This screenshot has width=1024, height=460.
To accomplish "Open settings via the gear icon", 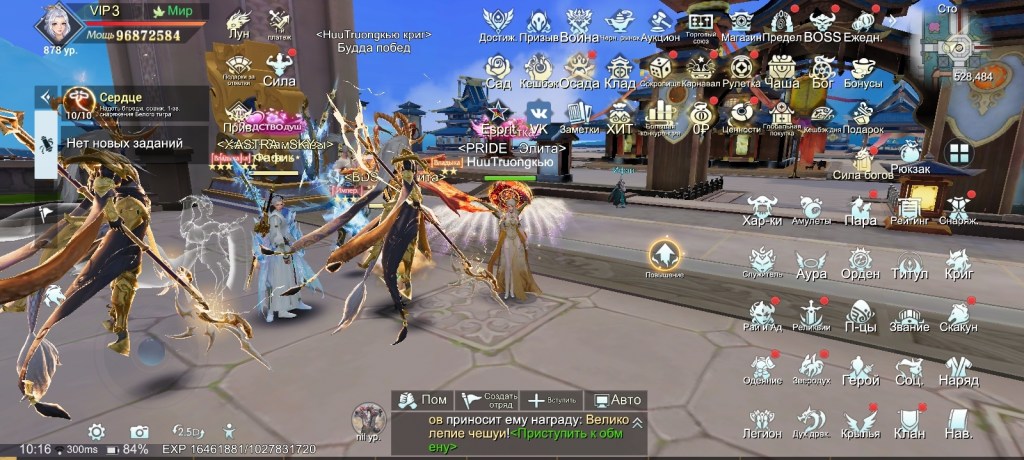I will (x=96, y=432).
